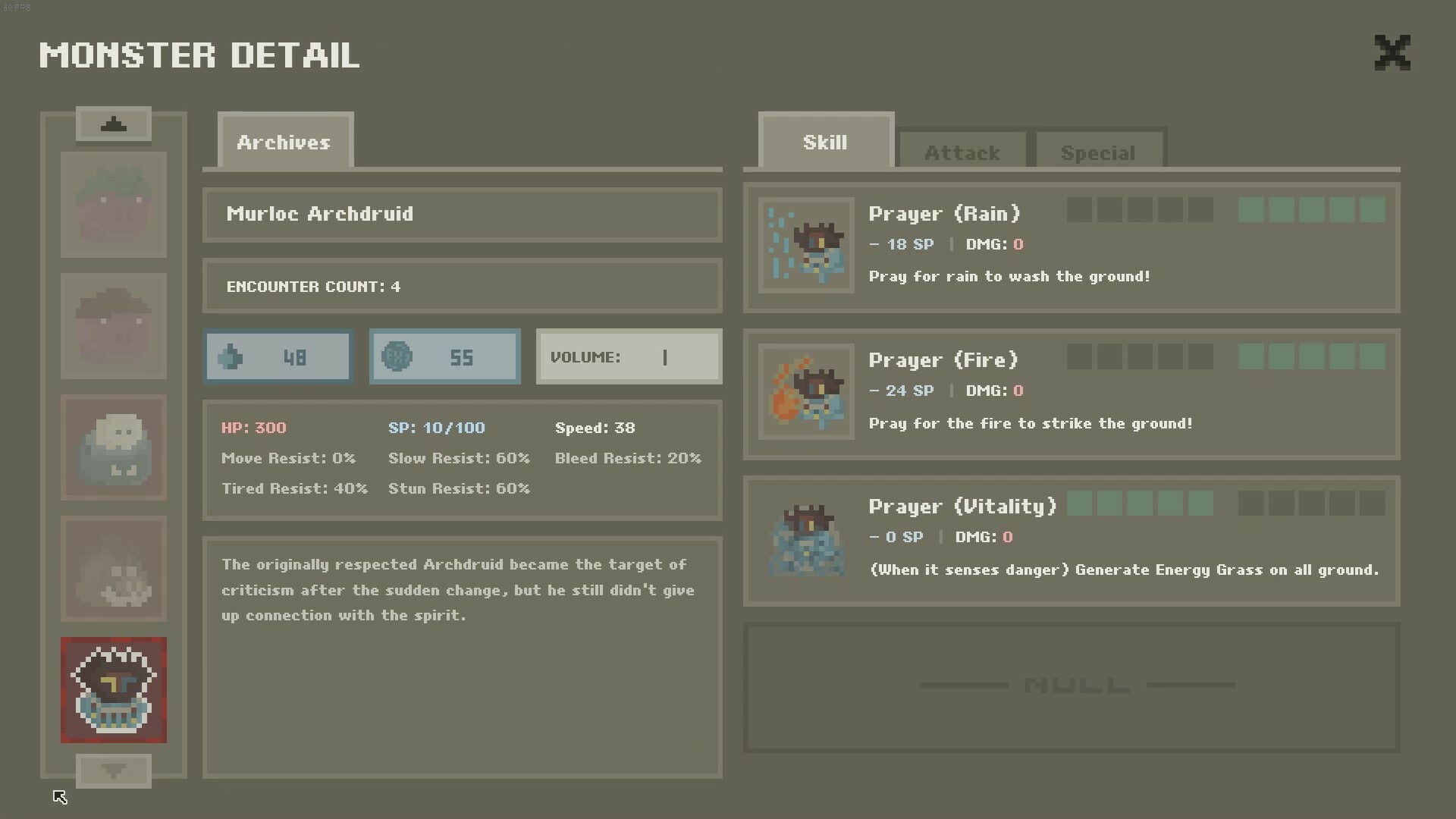Click the Prayer (Vitality) skill icon
Screen dimensions: 1456x819
pos(806,538)
